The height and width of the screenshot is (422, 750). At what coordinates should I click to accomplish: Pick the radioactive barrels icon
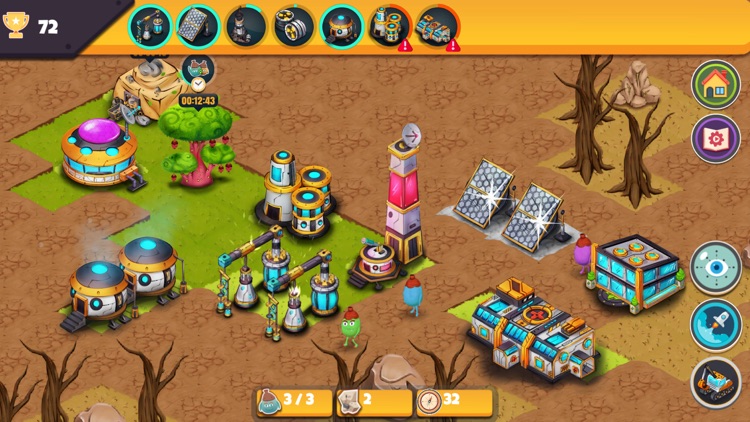[x=294, y=25]
